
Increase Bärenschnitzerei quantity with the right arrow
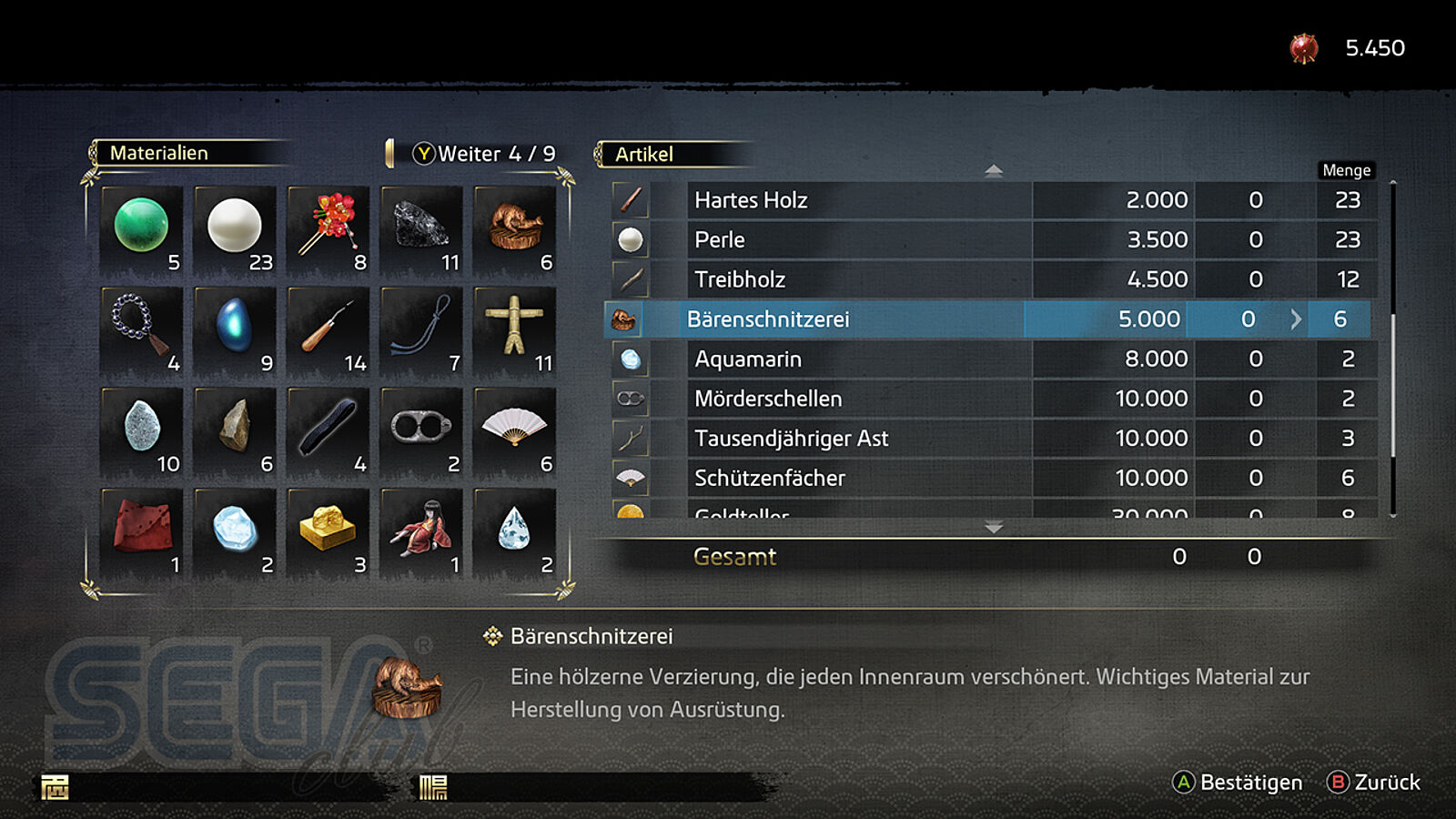click(x=1296, y=319)
